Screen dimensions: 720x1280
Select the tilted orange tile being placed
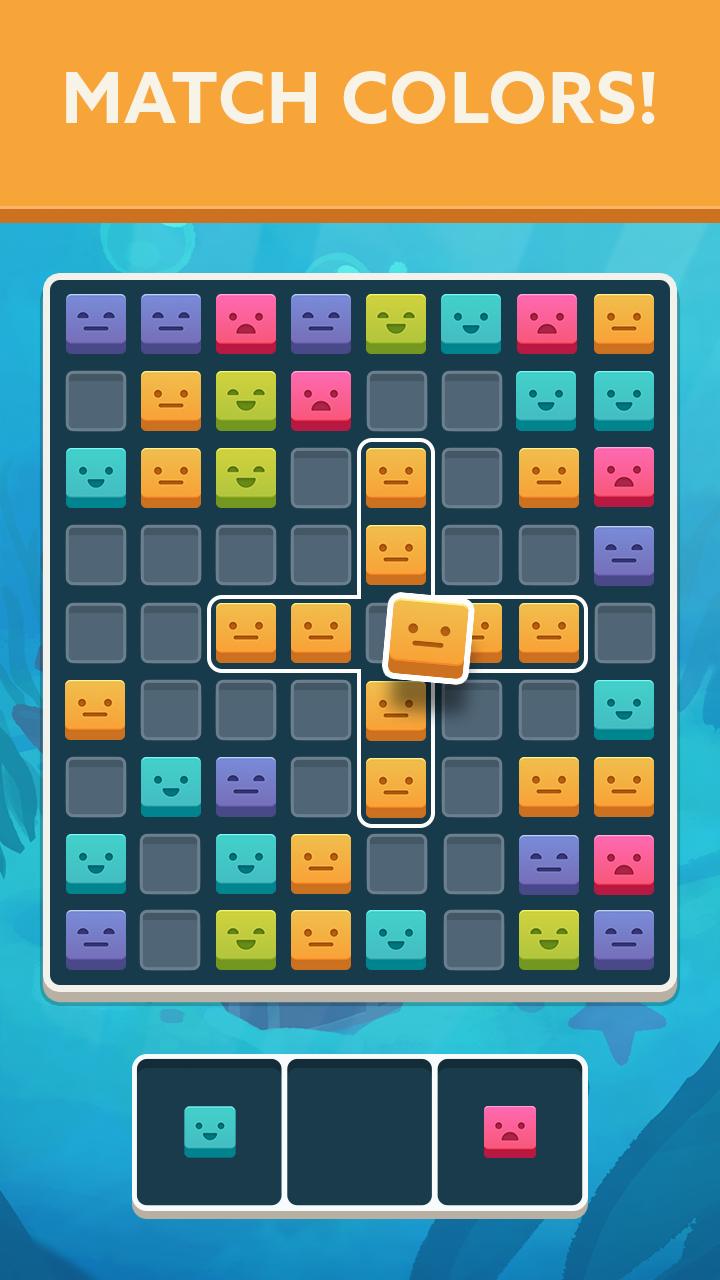click(428, 639)
